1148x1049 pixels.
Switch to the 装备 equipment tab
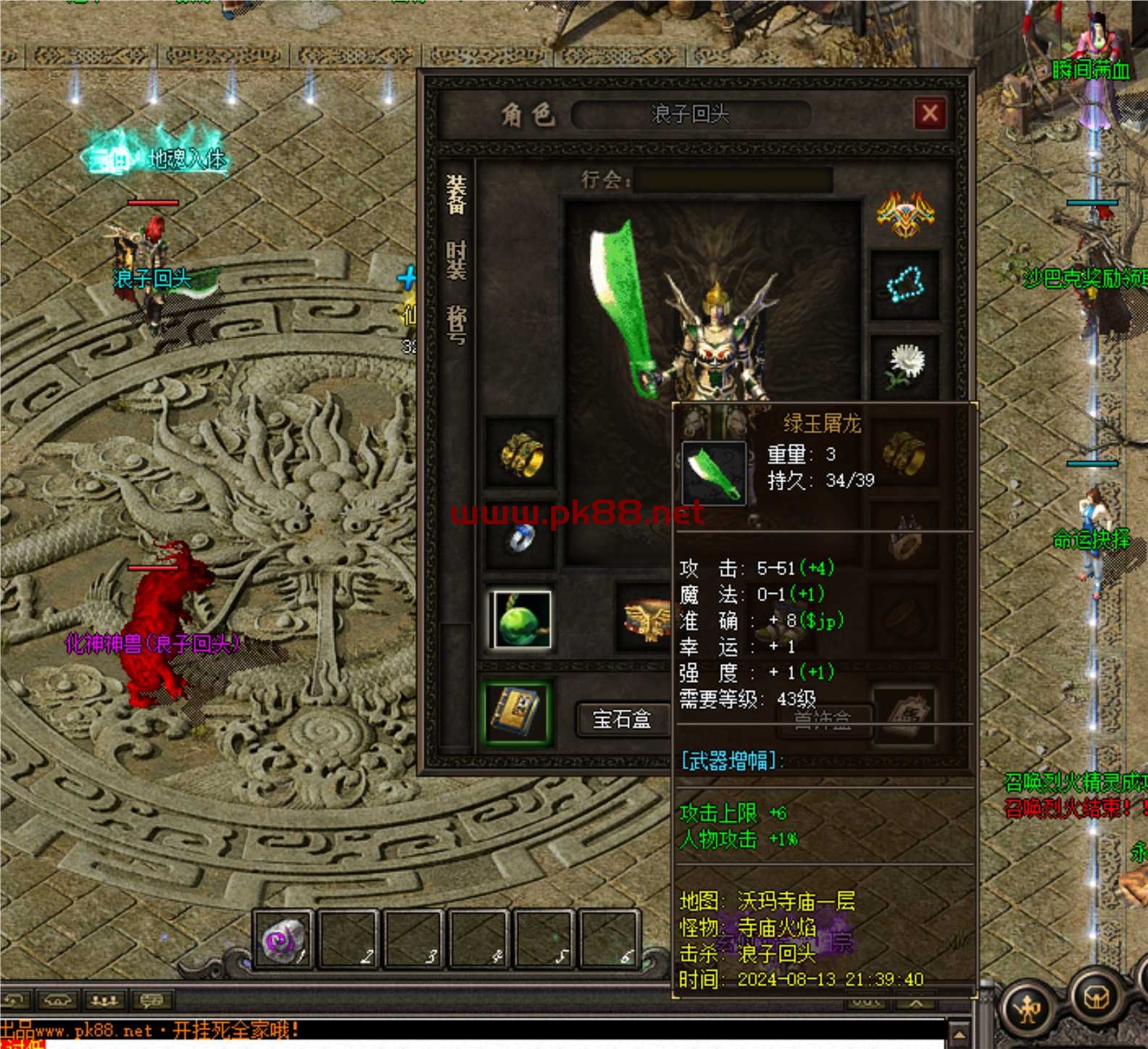456,194
